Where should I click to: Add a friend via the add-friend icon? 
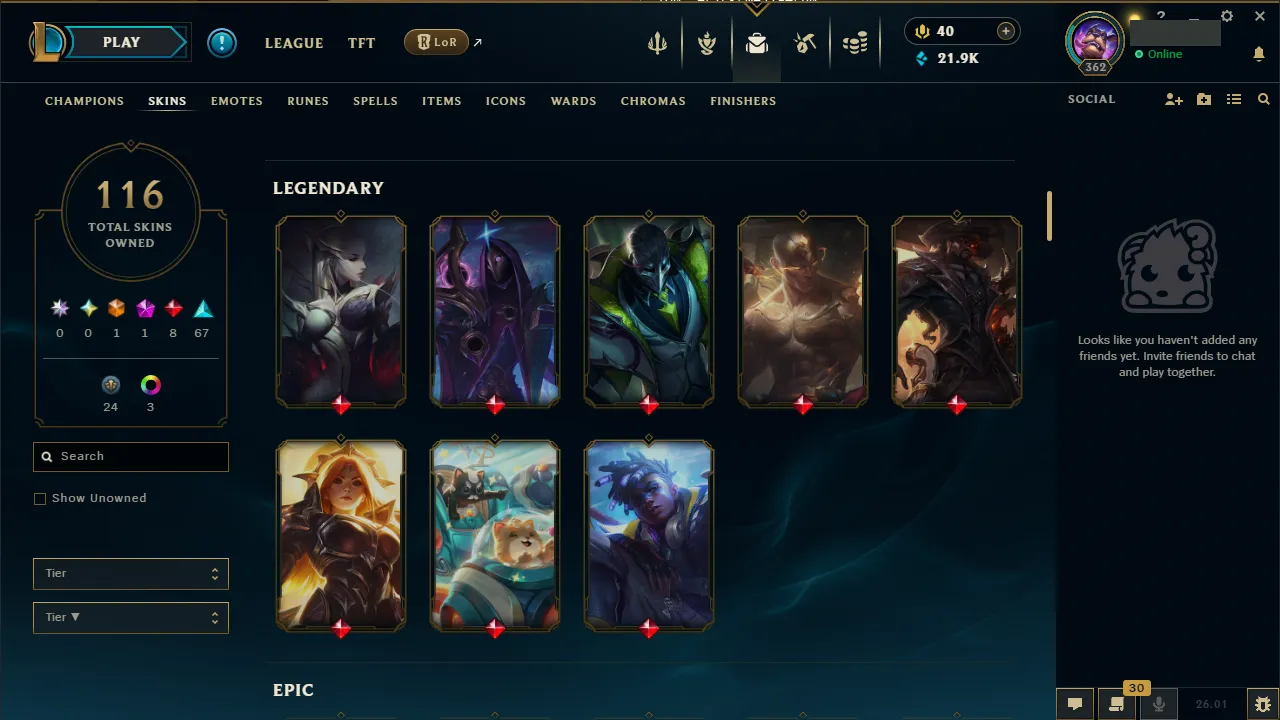point(1173,99)
